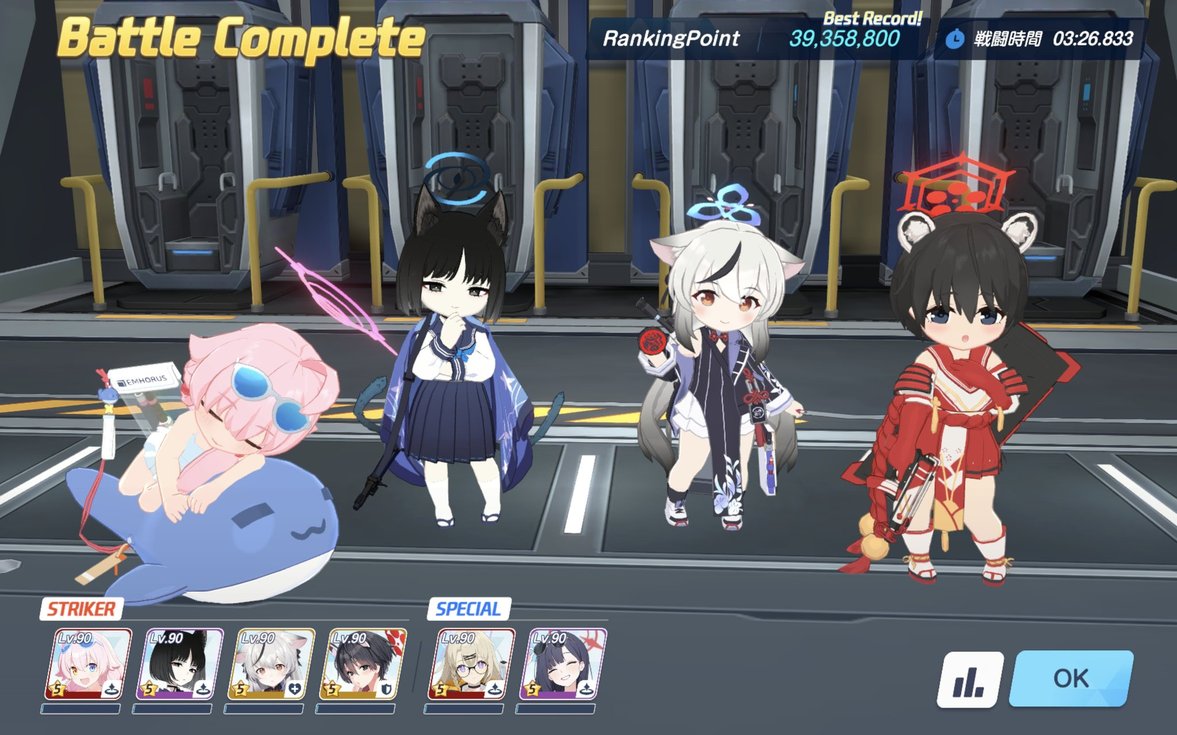Select the dark-haired striker with red halo

(363, 664)
